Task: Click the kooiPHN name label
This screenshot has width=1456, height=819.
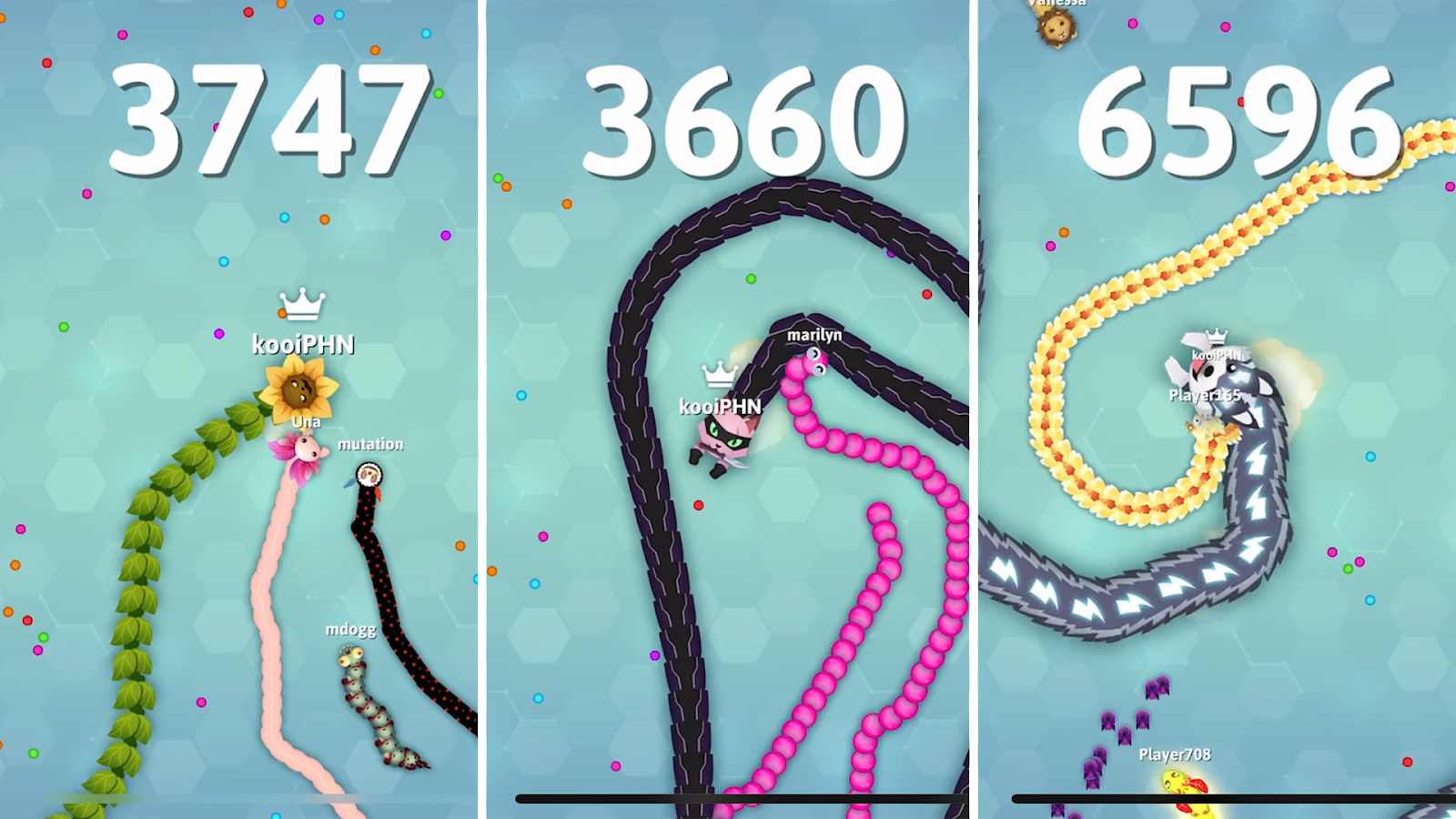Action: (x=304, y=345)
